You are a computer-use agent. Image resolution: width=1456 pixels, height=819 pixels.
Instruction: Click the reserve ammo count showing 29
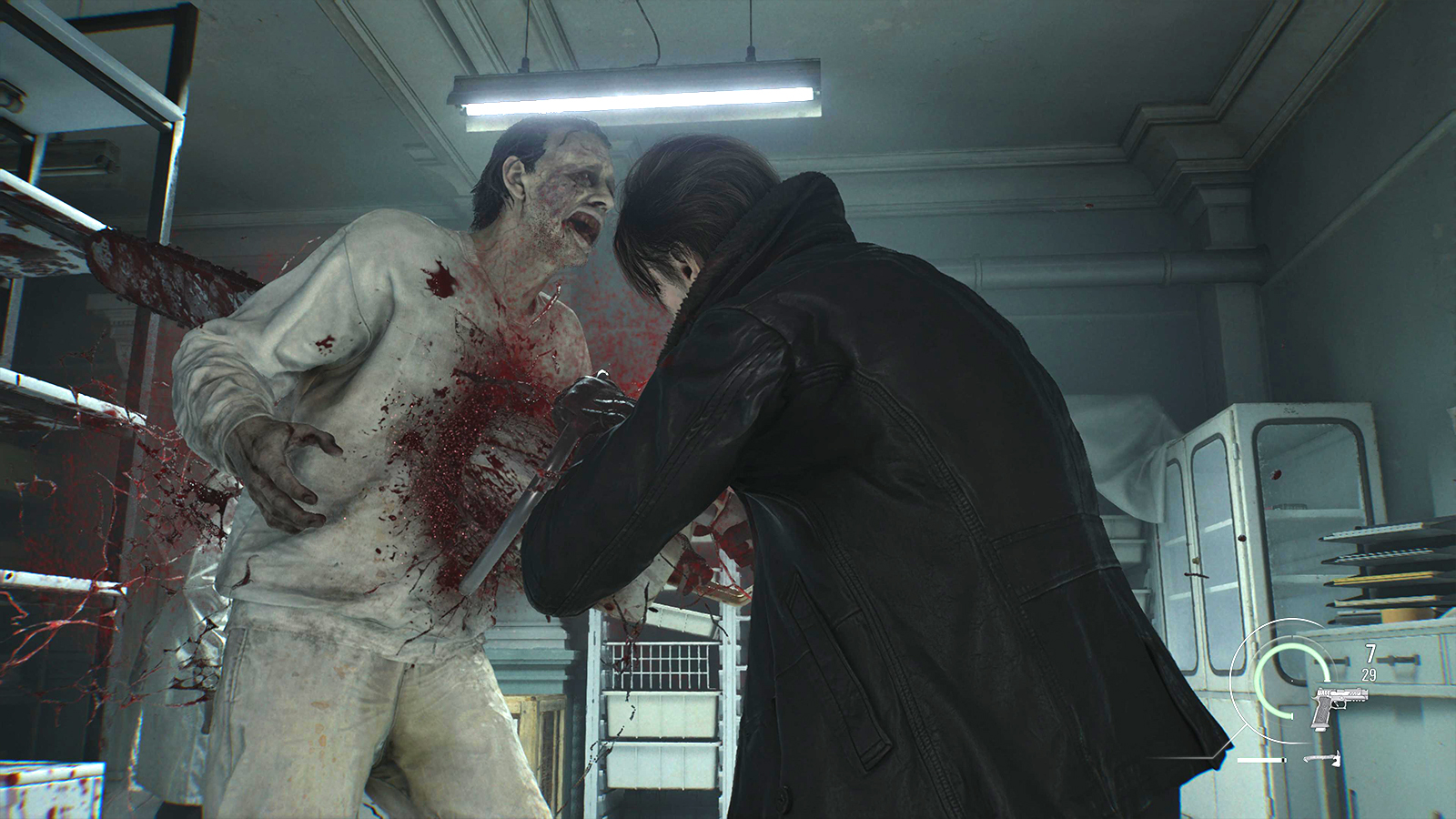[x=1369, y=672]
